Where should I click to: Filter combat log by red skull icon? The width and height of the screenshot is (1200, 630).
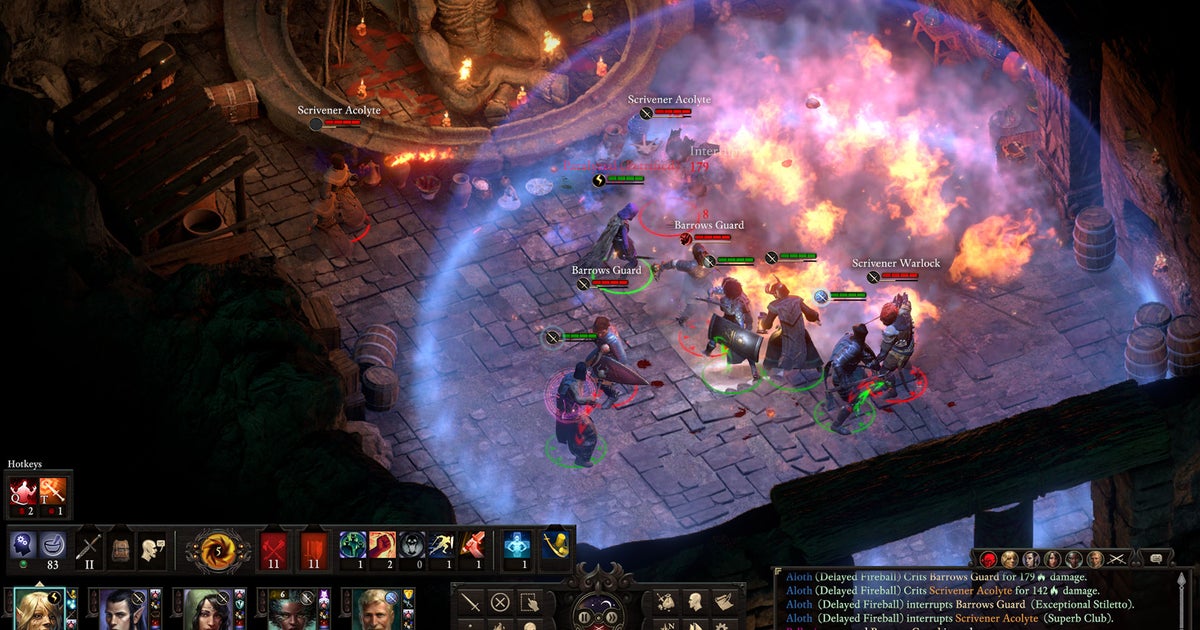pyautogui.click(x=988, y=559)
